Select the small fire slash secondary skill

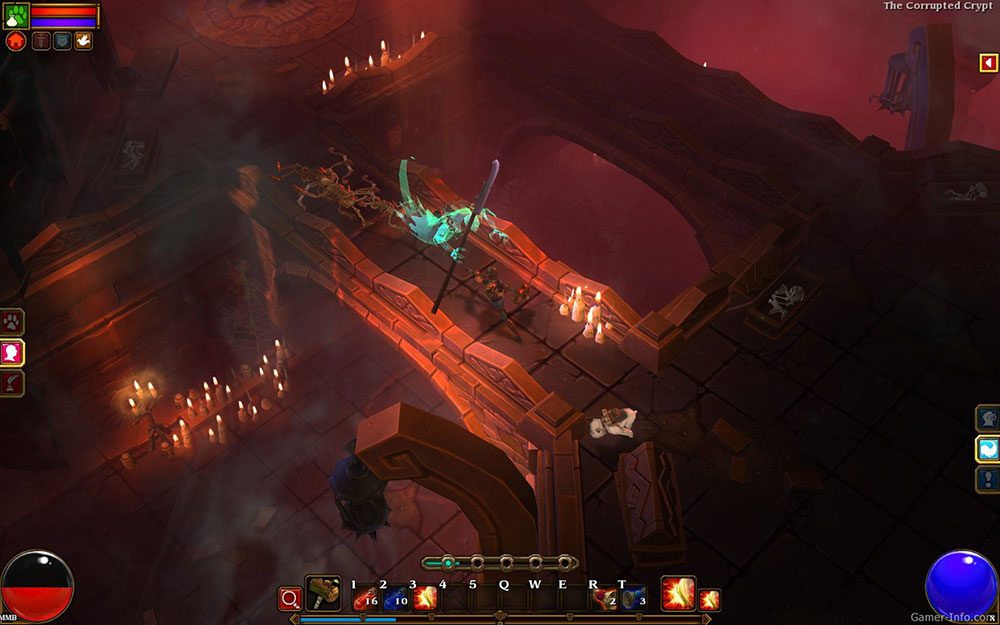point(709,599)
